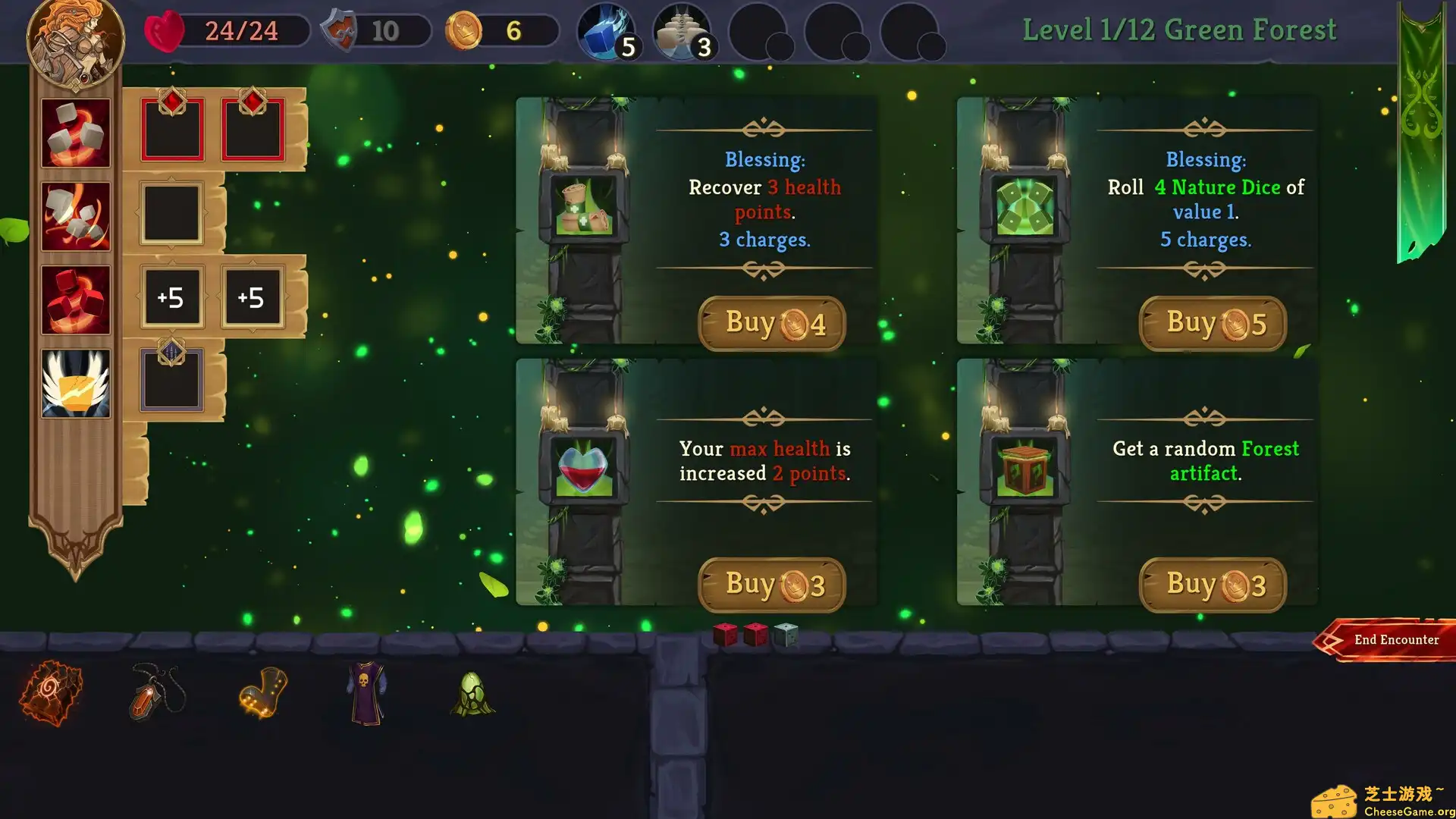The width and height of the screenshot is (1456, 819).
Task: Buy the max health increase for 3 coins
Action: point(771,585)
